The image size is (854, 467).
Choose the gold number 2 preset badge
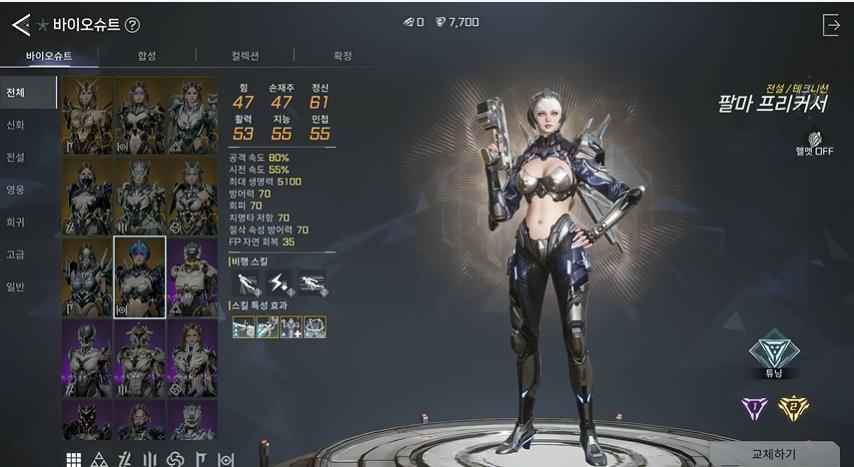[793, 408]
